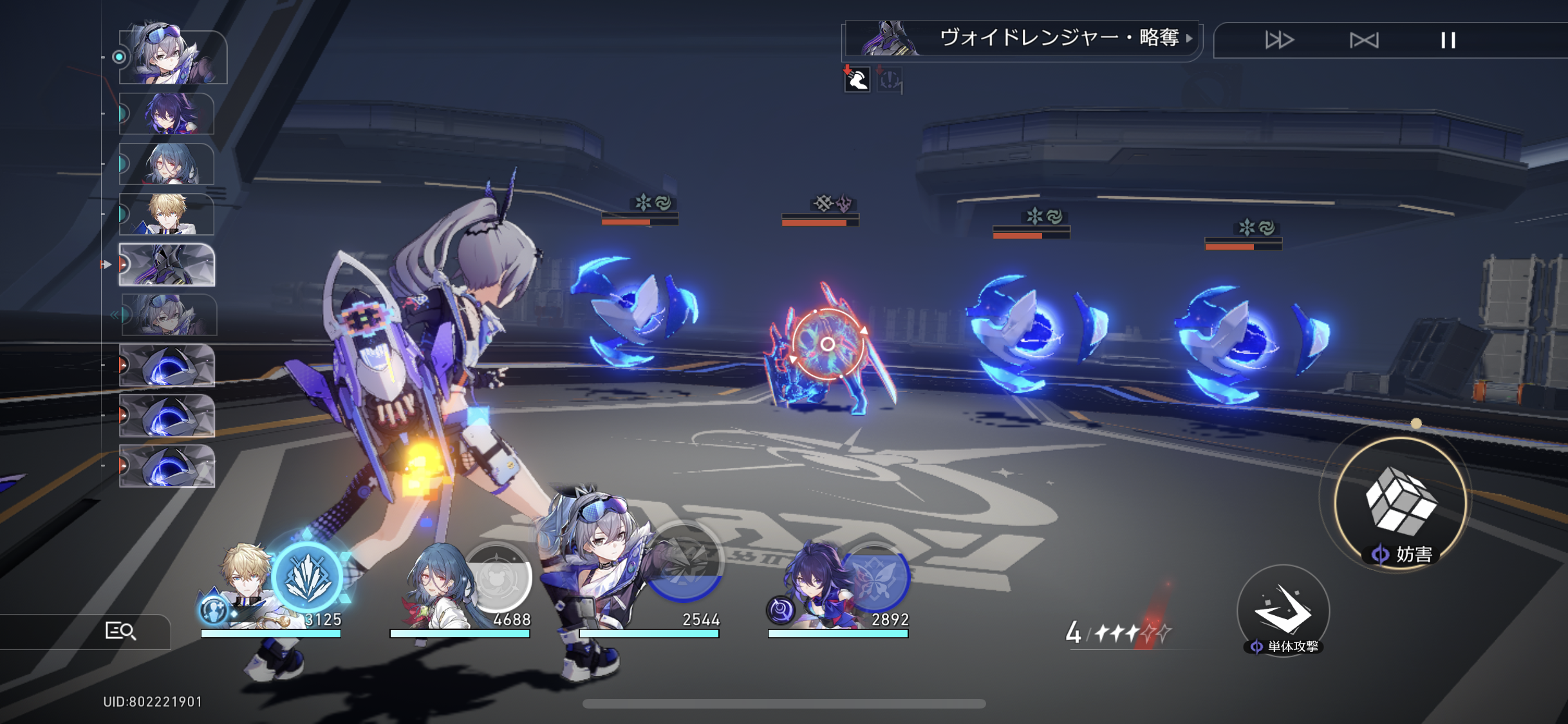This screenshot has height=724, width=1568.
Task: Pause the battle
Action: tap(1448, 41)
